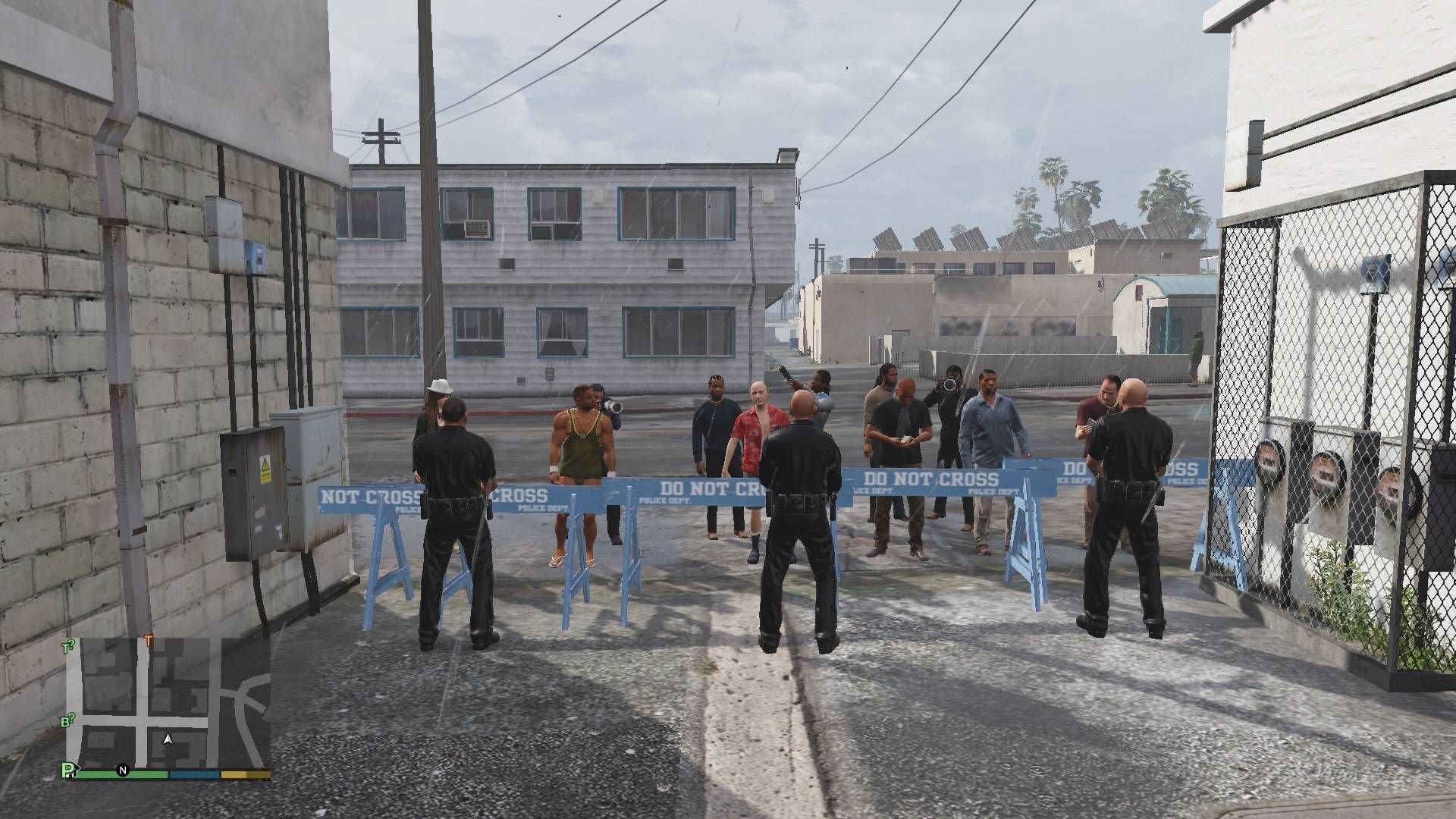
Task: Click the N north compass marker
Action: point(122,771)
